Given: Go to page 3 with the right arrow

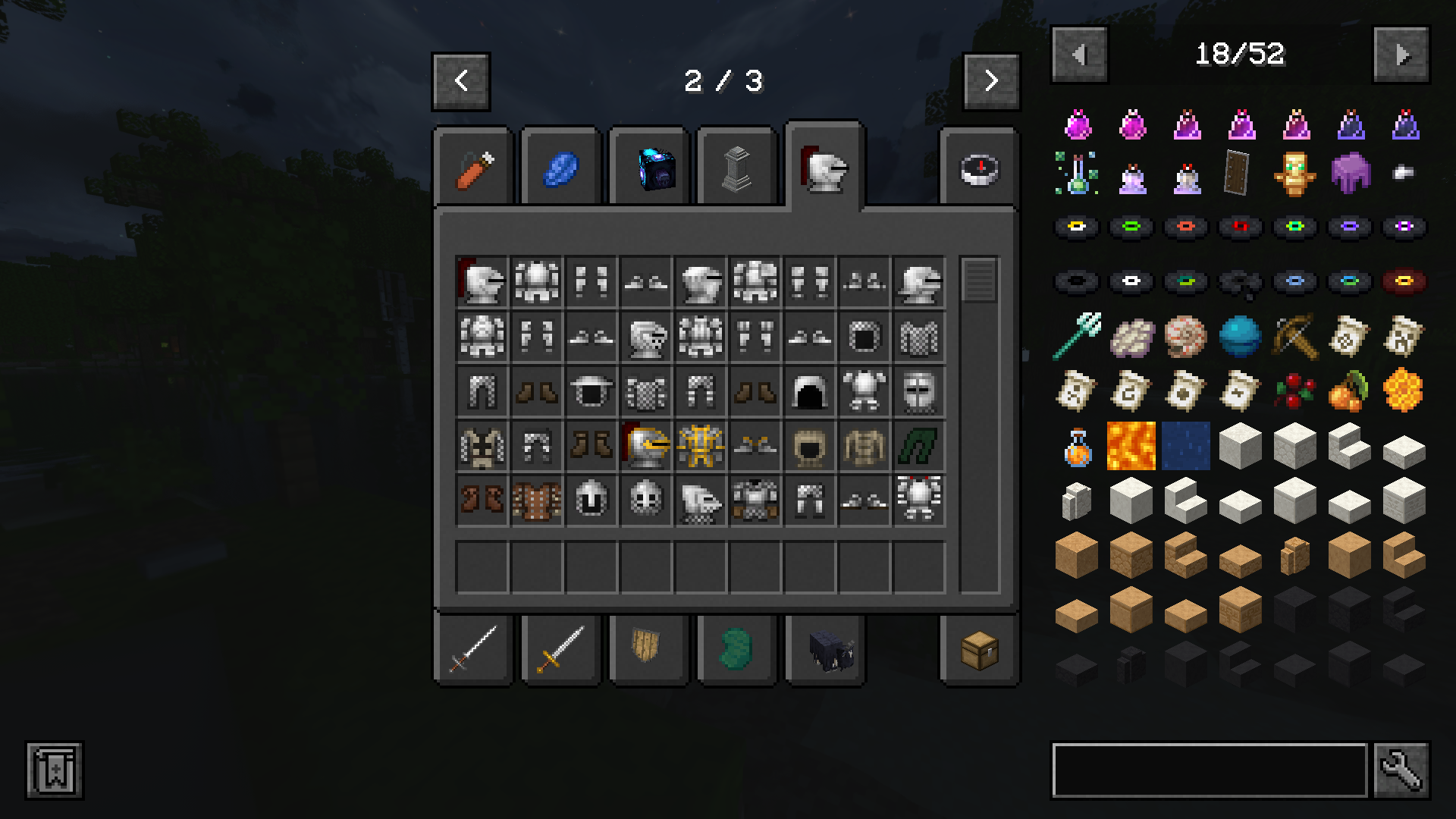Looking at the screenshot, I should pyautogui.click(x=990, y=81).
